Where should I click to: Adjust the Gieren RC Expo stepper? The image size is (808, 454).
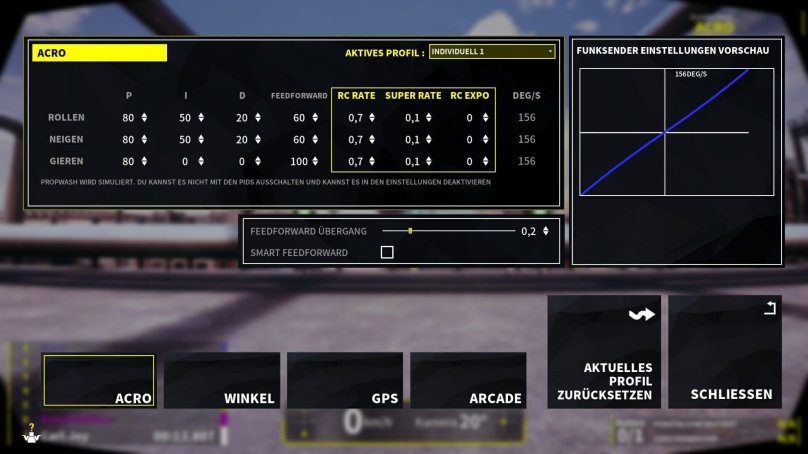(x=484, y=161)
